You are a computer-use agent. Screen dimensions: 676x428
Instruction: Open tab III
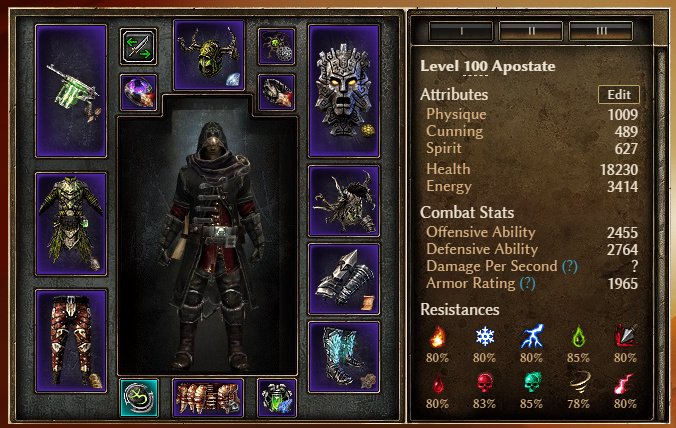[x=602, y=31]
